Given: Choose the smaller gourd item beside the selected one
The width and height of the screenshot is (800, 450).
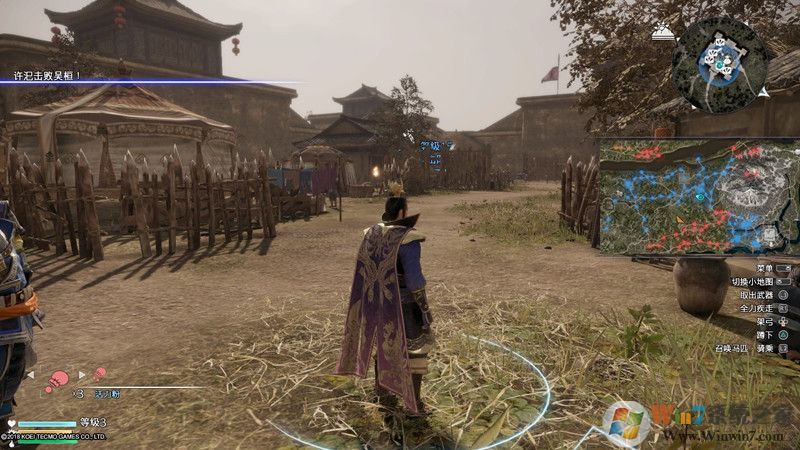Looking at the screenshot, I should tap(100, 374).
